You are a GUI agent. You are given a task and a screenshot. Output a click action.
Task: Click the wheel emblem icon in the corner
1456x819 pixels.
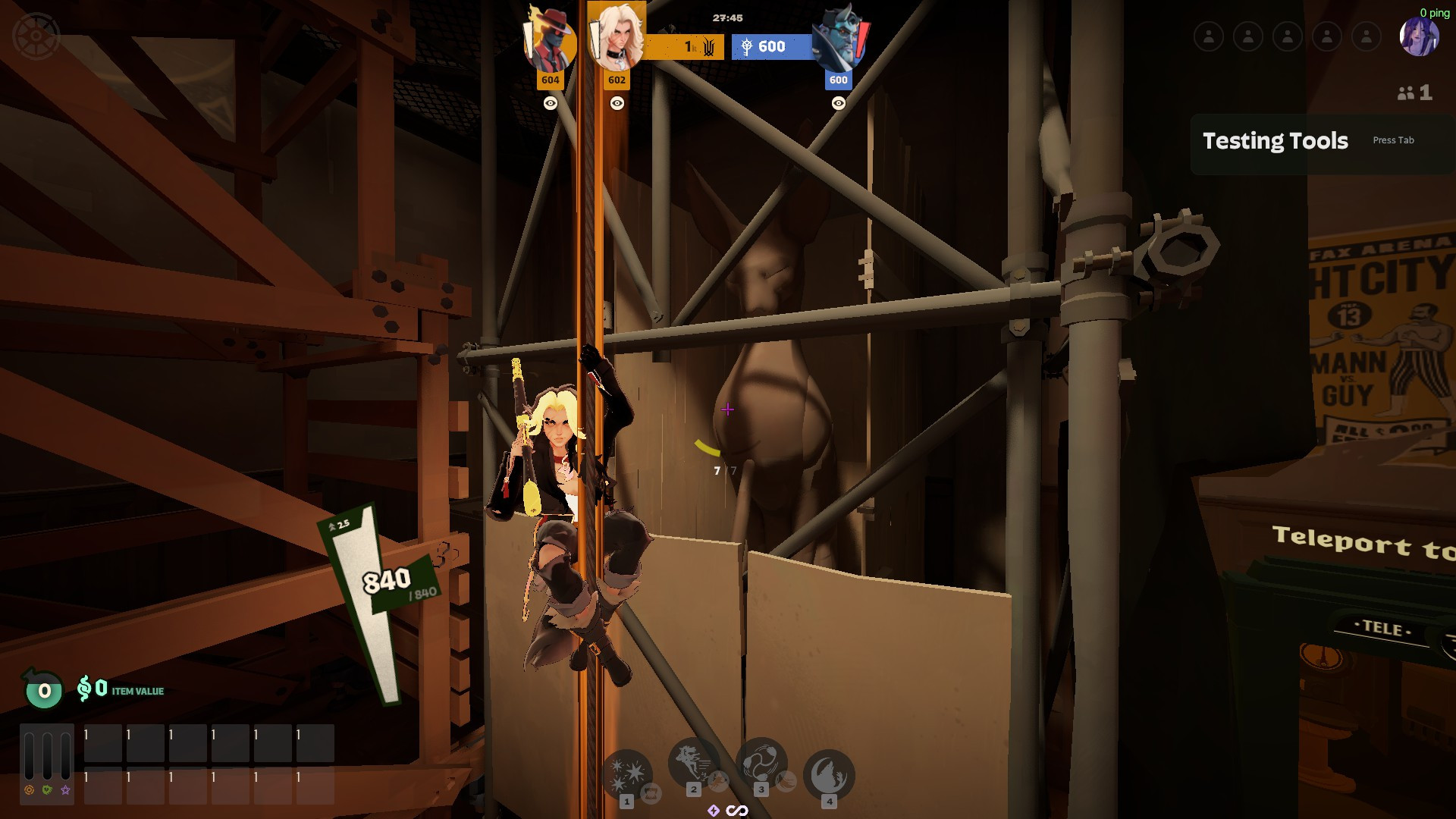36,36
